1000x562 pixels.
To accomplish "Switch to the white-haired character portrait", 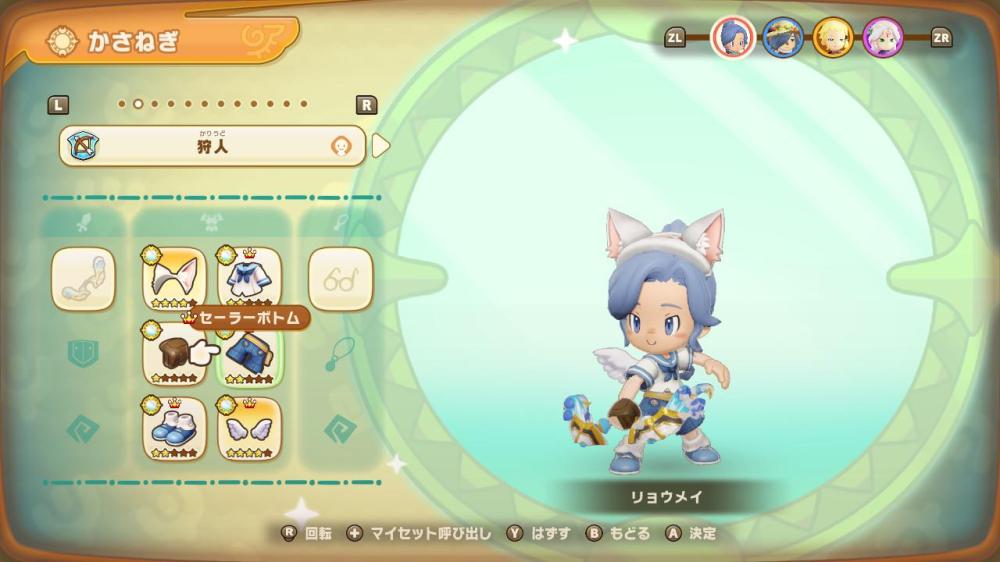I will pos(883,38).
